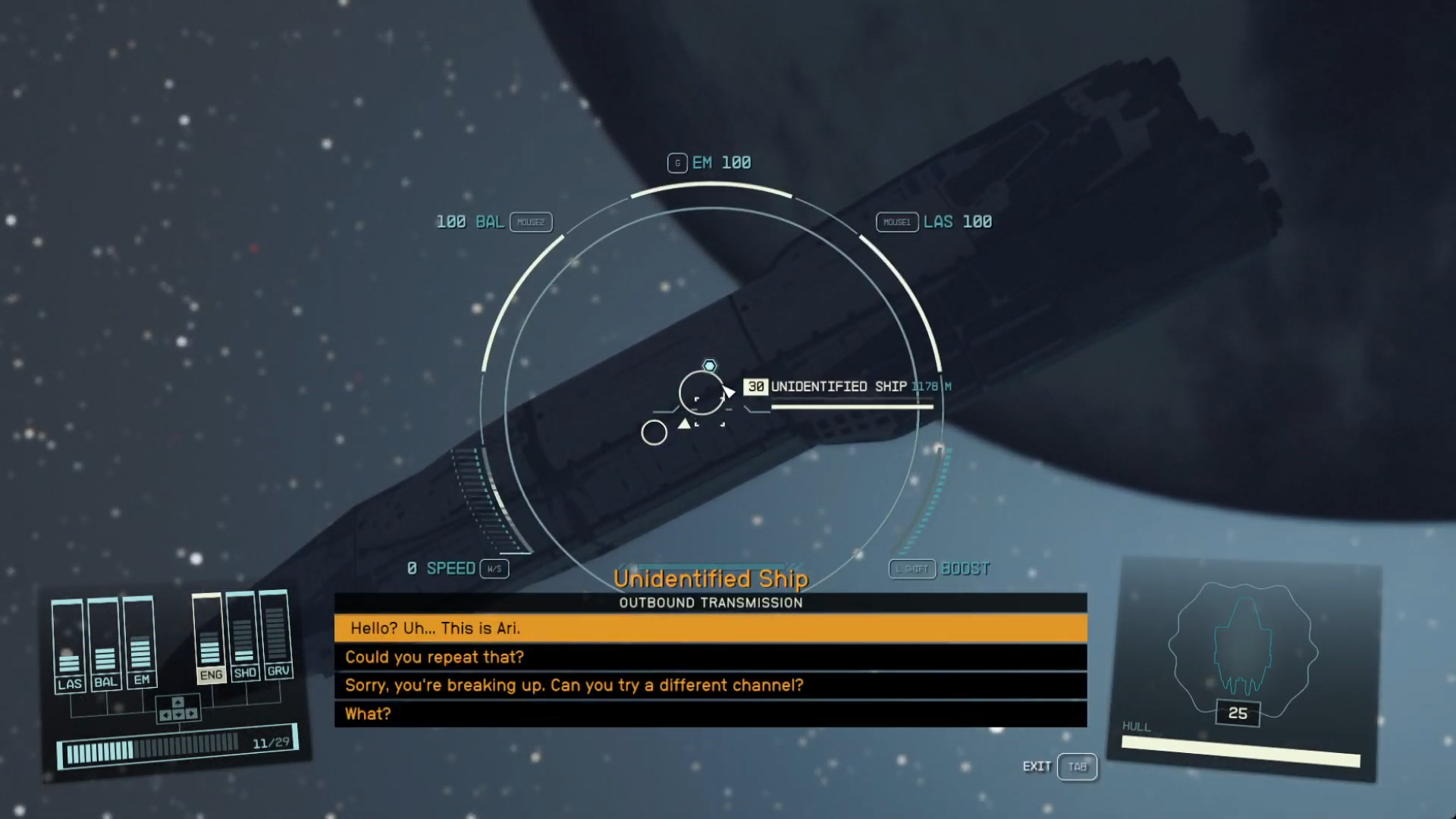This screenshot has width=1456, height=819.
Task: Click the down arrow on the power pad
Action: point(177,713)
